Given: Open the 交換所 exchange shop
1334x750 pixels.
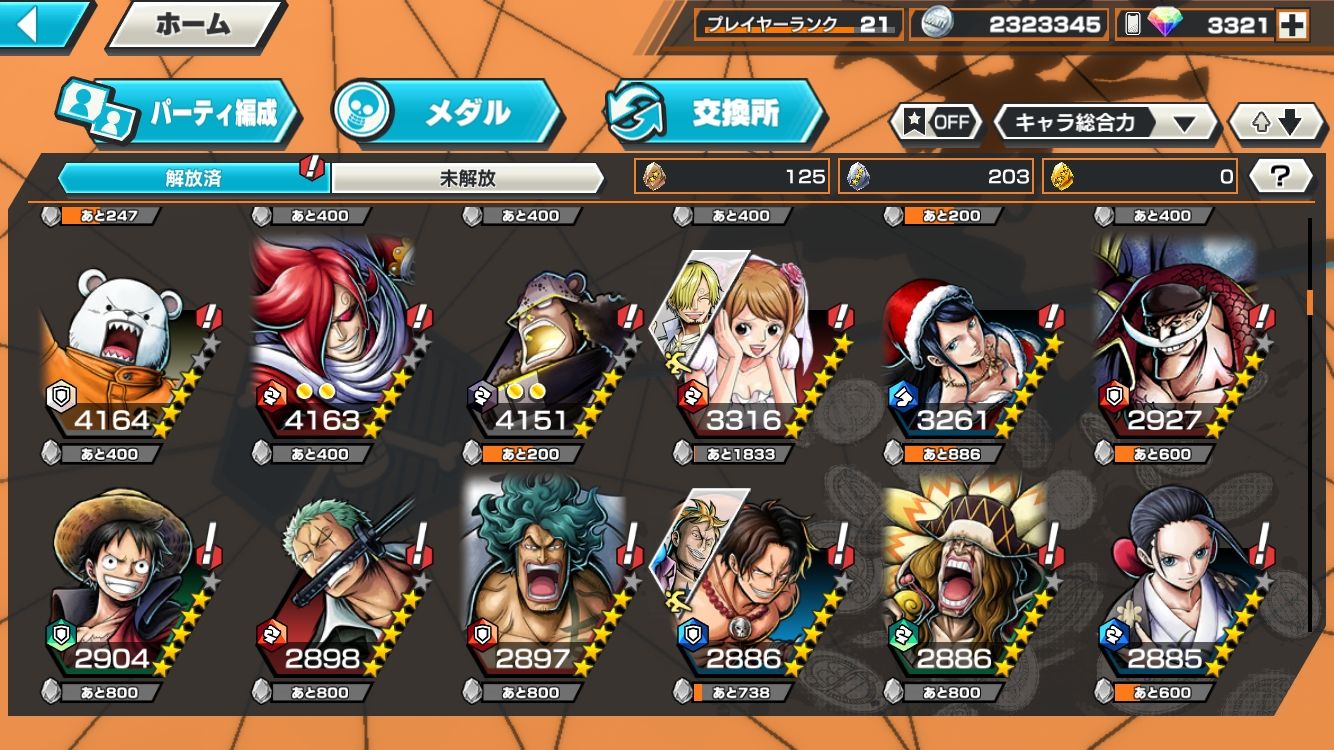Looking at the screenshot, I should coord(716,113).
